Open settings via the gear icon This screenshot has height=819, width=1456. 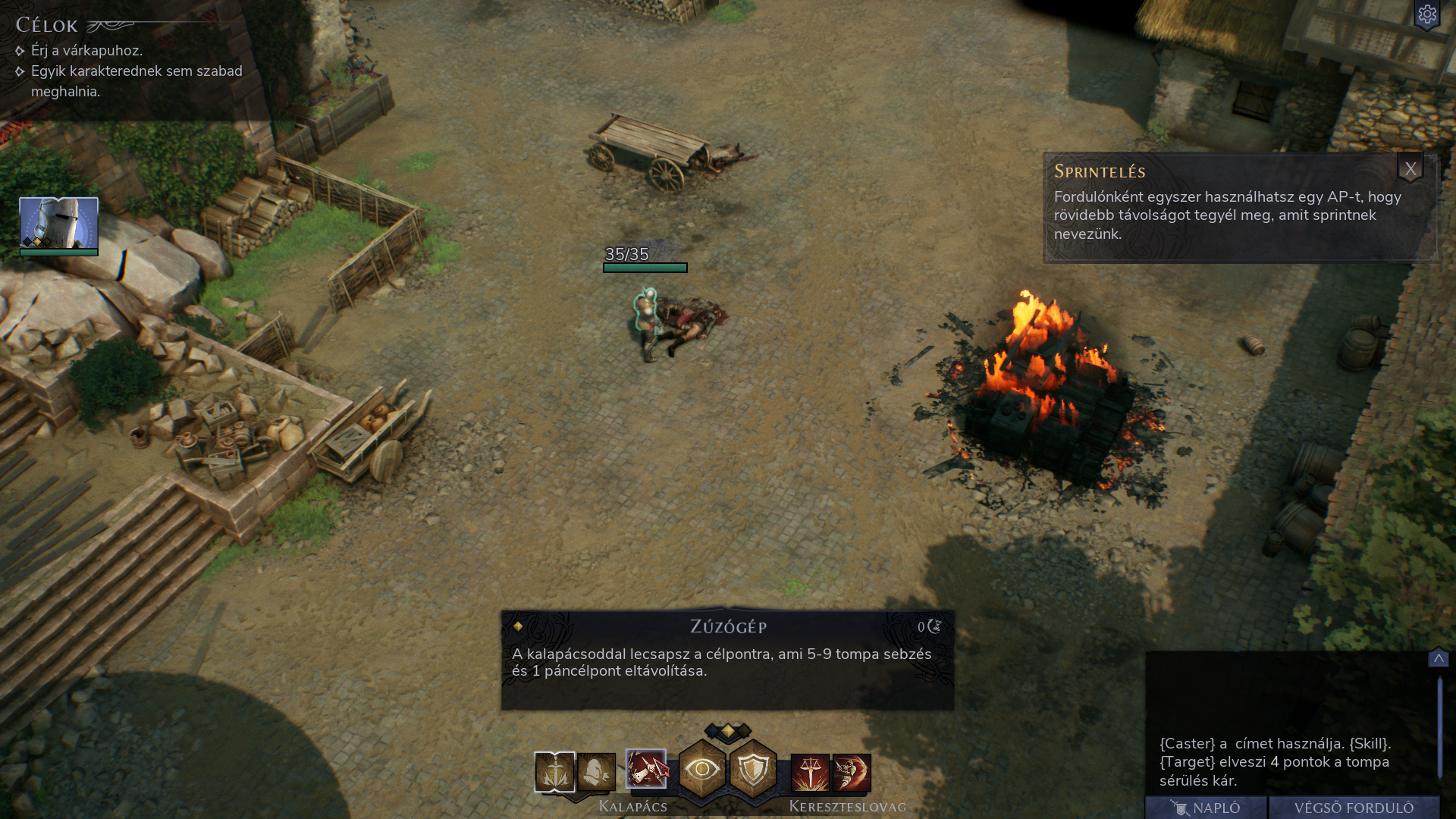1427,15
